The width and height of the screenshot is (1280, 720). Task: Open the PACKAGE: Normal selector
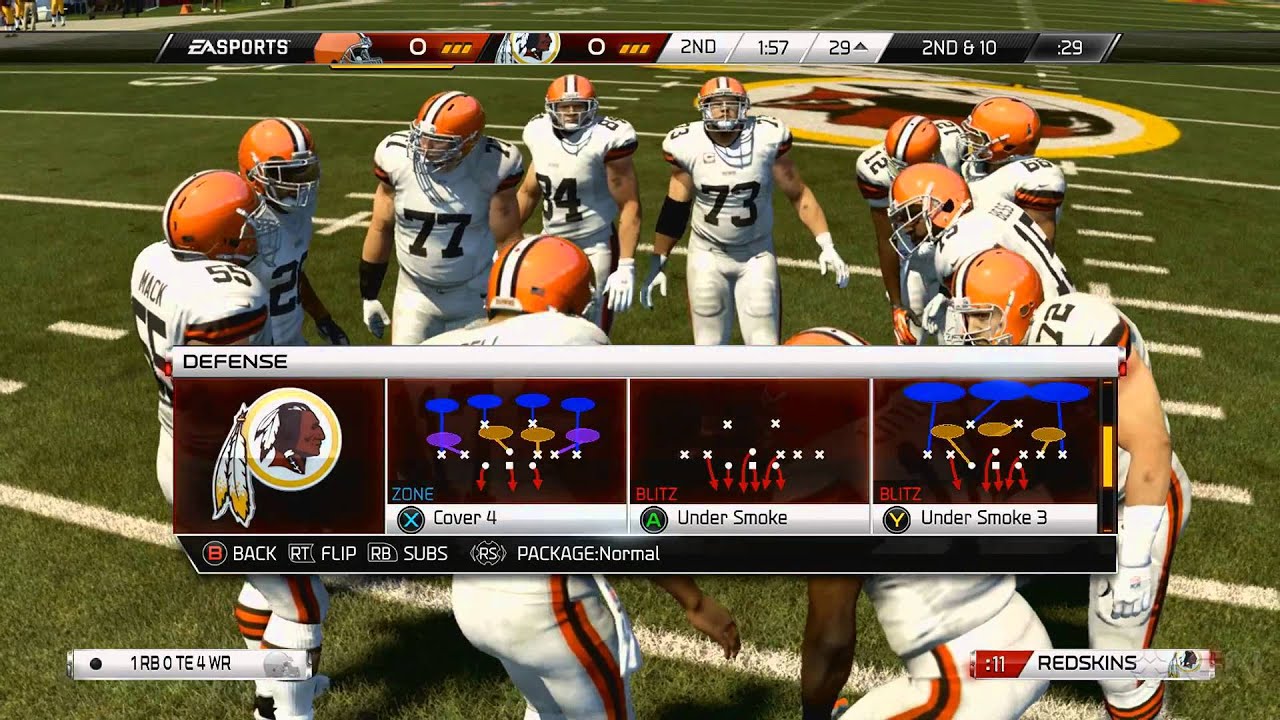point(588,553)
